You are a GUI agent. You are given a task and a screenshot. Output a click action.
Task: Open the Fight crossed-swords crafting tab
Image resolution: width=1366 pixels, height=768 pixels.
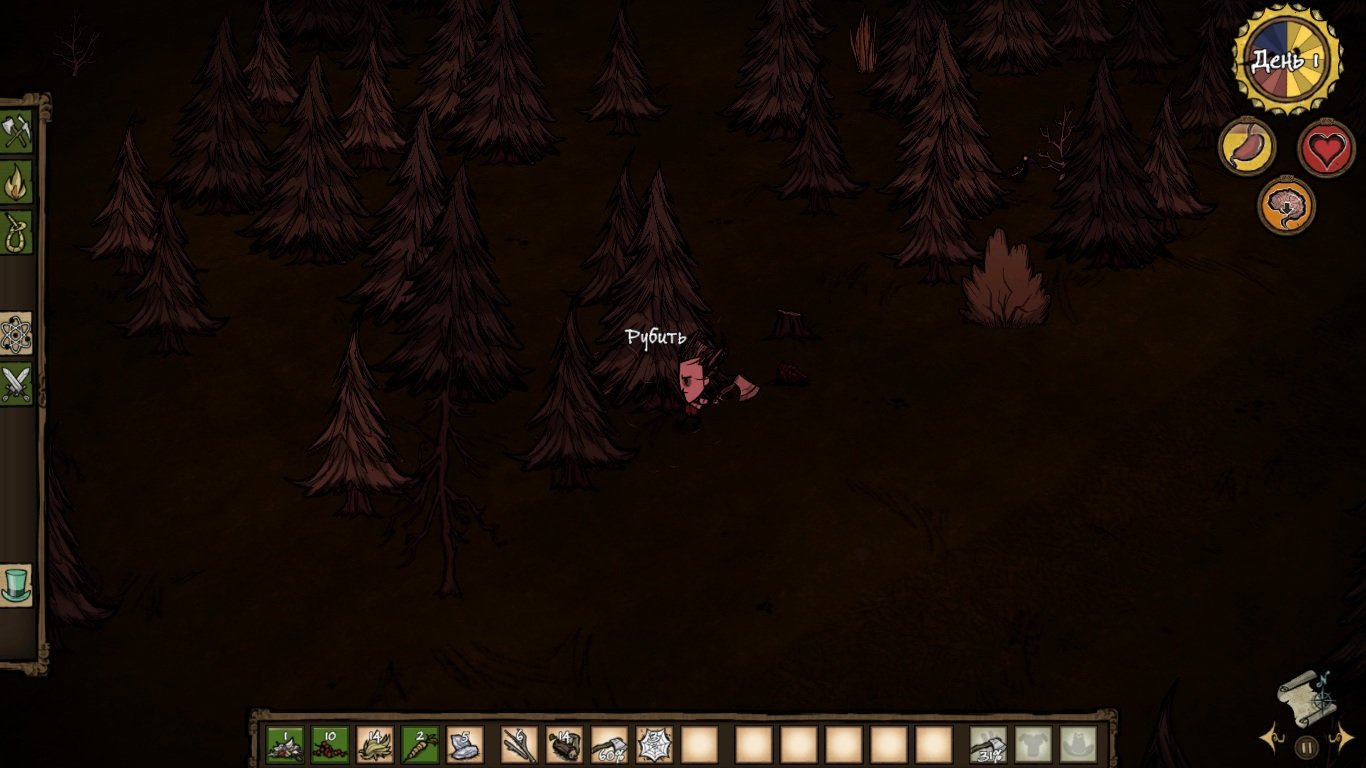point(17,384)
